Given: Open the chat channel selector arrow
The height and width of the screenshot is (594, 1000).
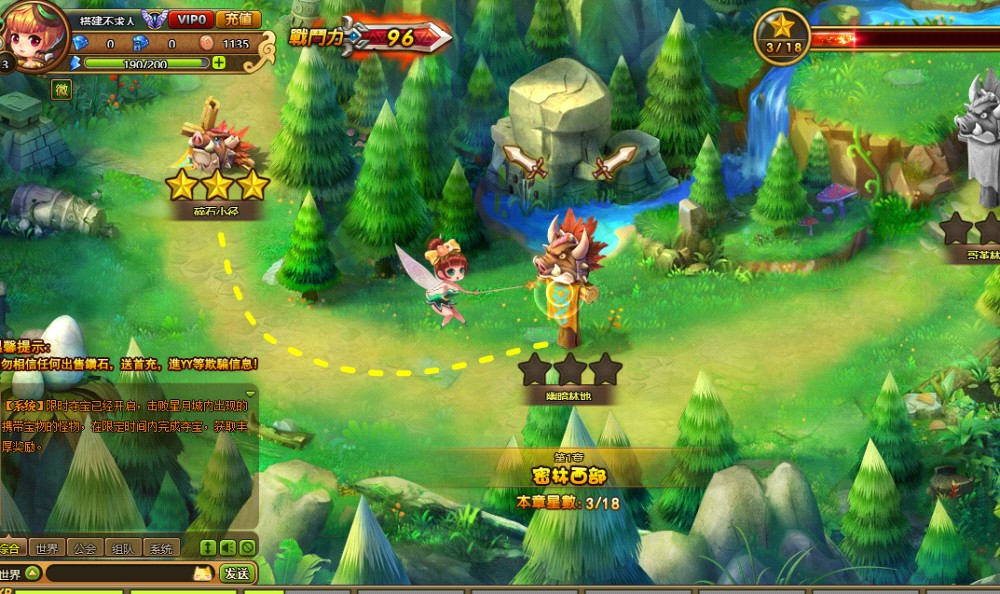Looking at the screenshot, I should 32,574.
